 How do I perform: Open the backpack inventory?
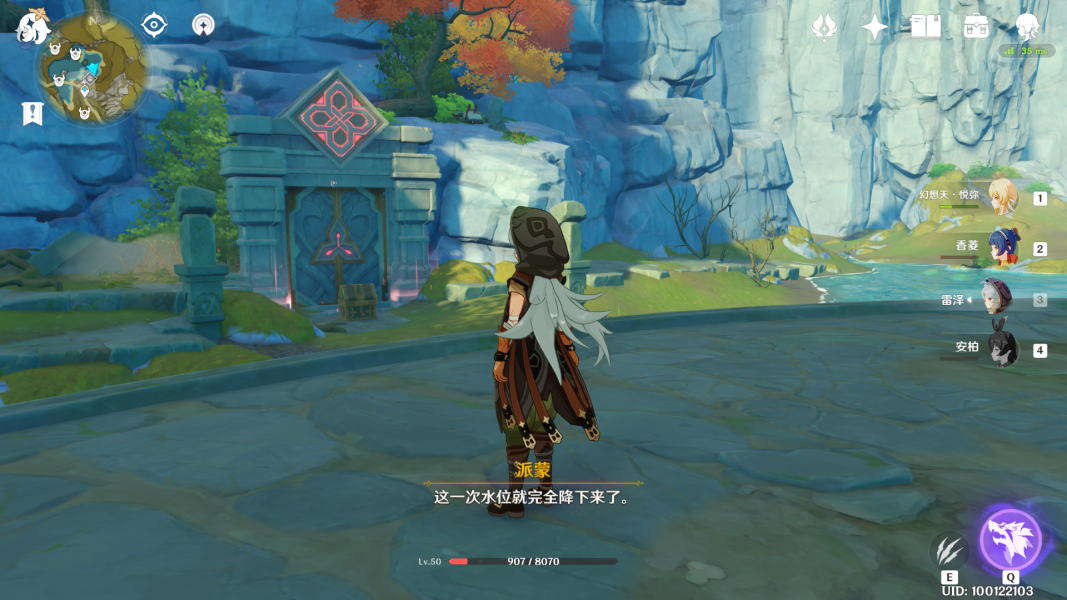point(976,27)
